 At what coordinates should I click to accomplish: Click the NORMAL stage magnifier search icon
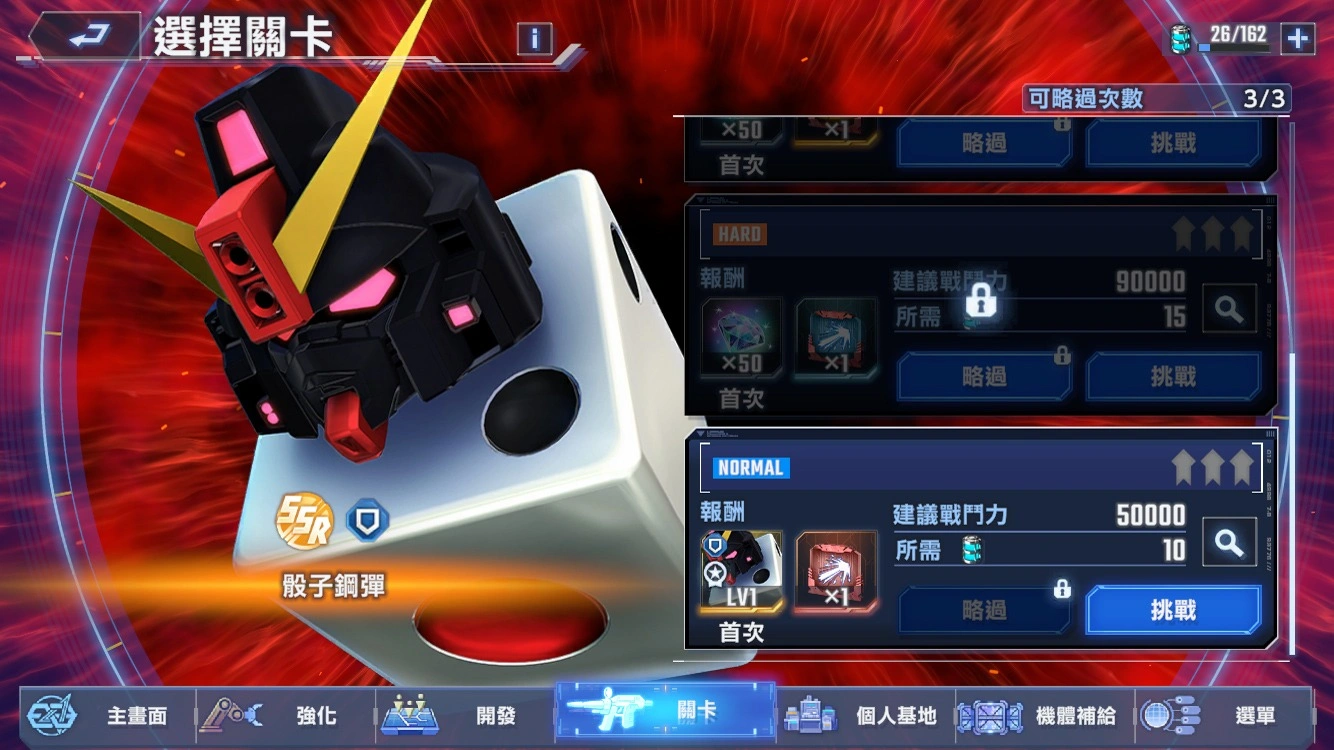coord(1229,541)
